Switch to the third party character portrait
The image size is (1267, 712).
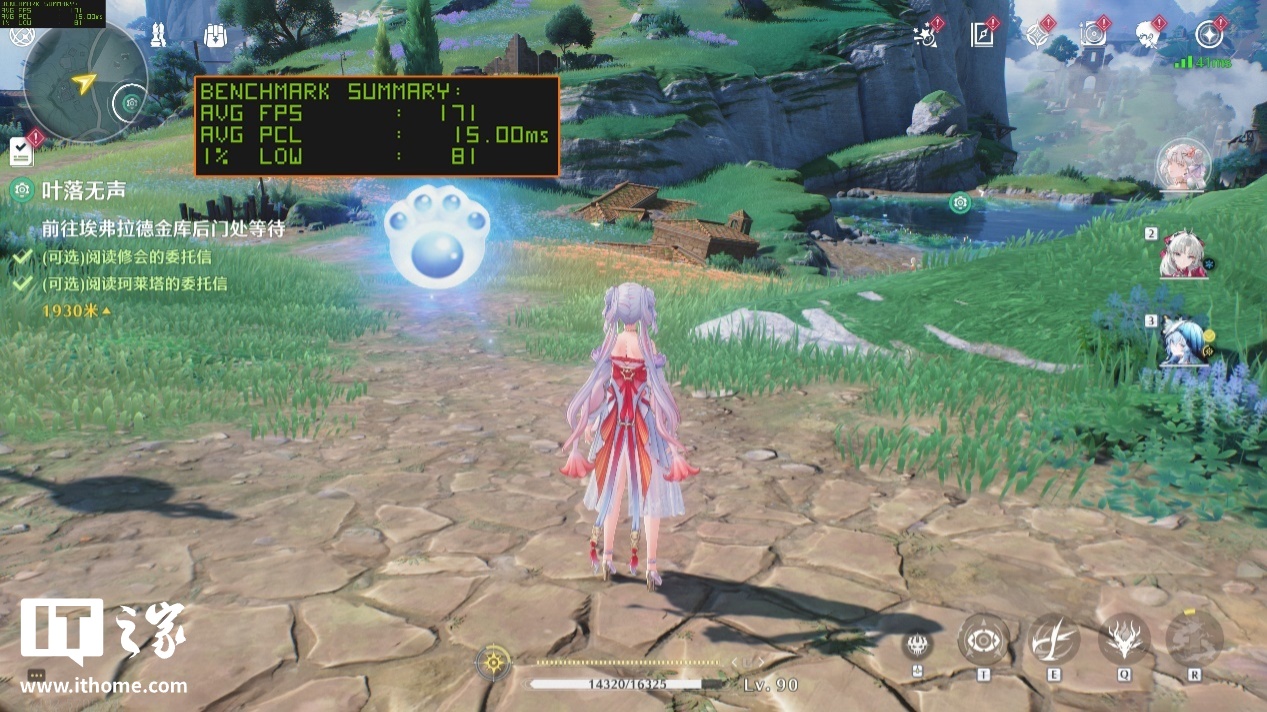click(1184, 342)
